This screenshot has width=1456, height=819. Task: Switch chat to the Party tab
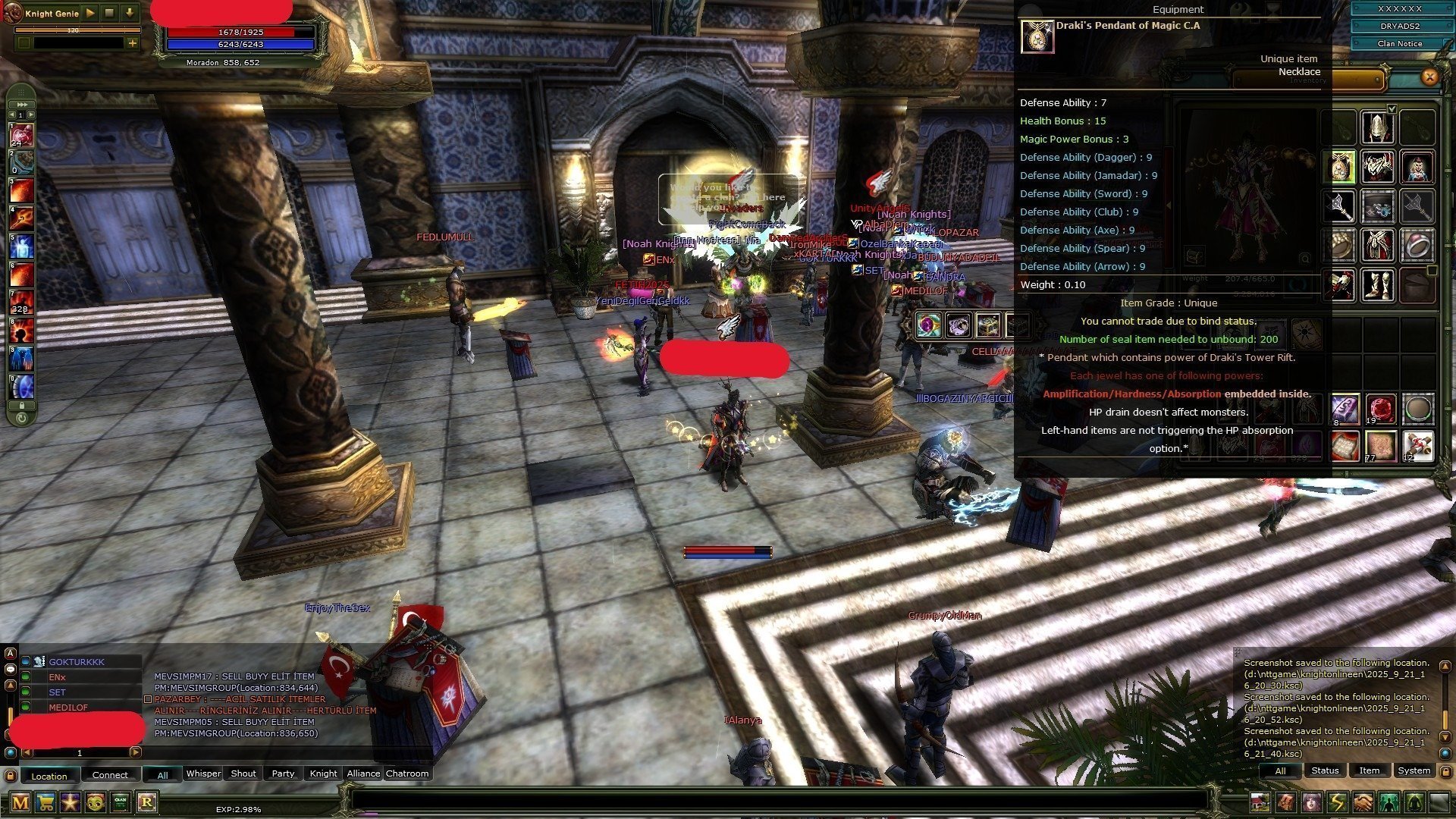pyautogui.click(x=283, y=773)
